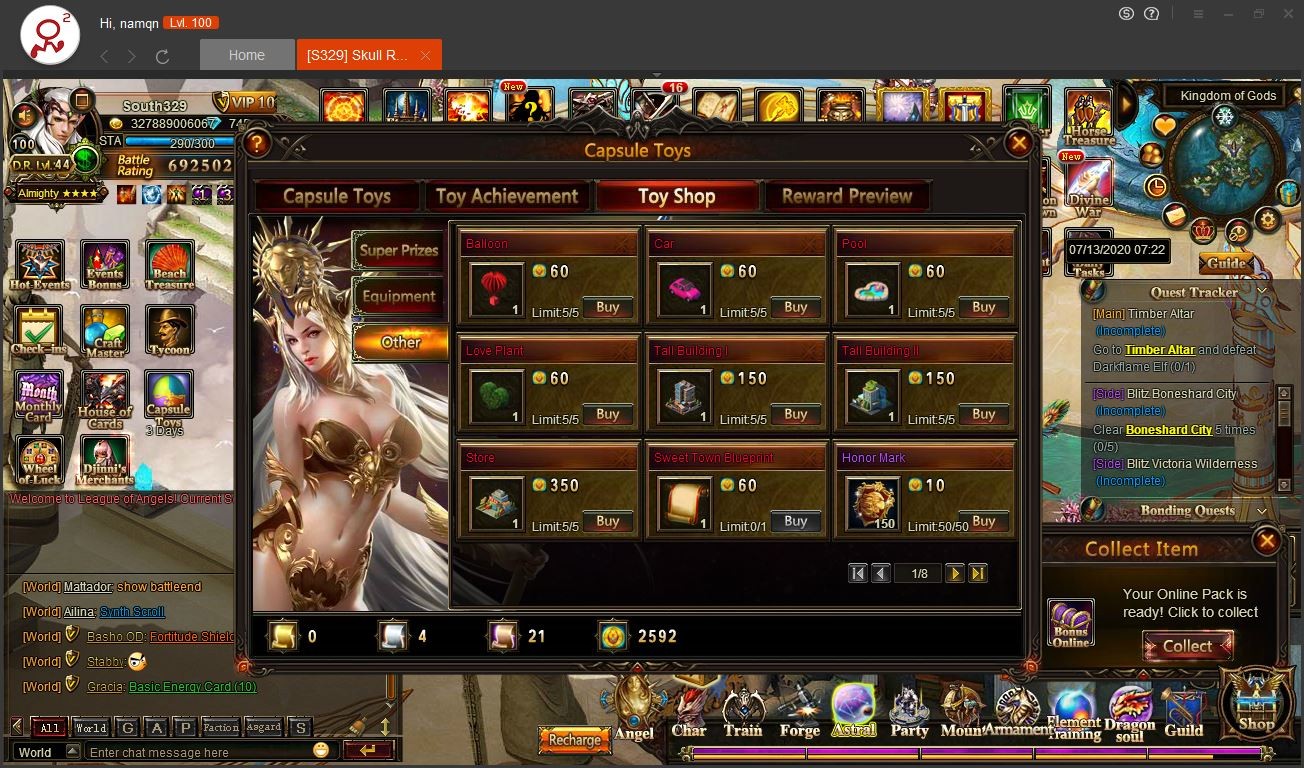Follow the Timber Altar quest link
1304x768 pixels.
(1159, 350)
